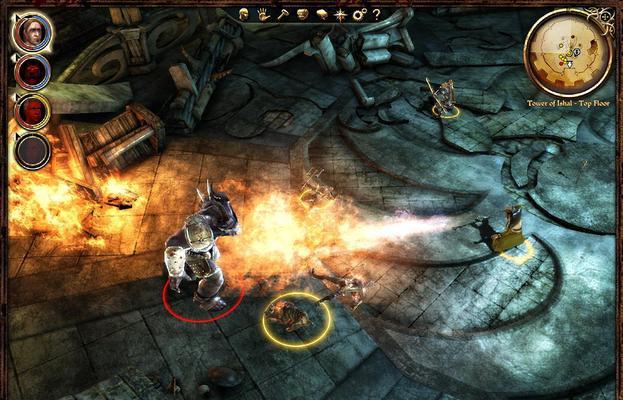
Task: Open the character record head icon
Action: click(243, 14)
